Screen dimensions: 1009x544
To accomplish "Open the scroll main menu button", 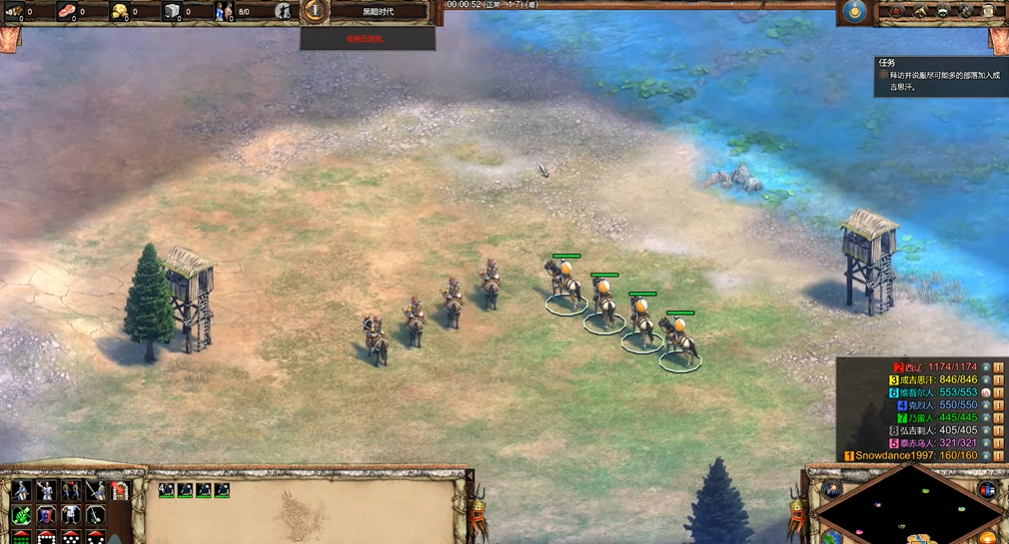I will click(990, 12).
